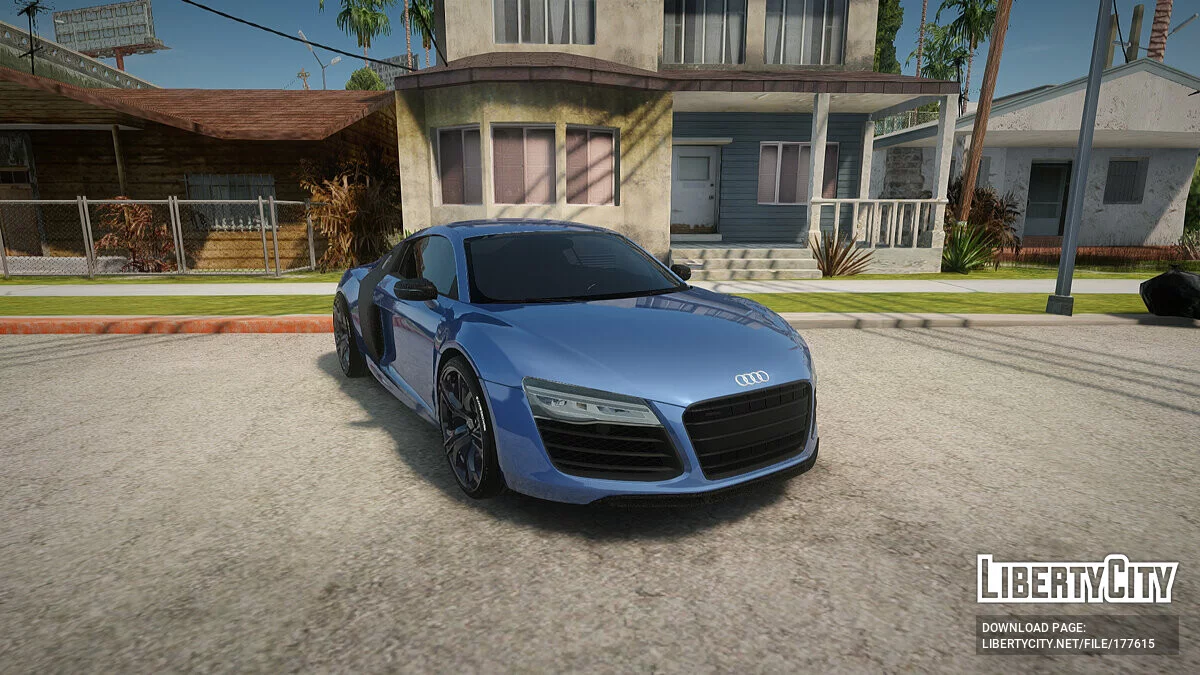The height and width of the screenshot is (675, 1200).
Task: Click the LibertyCity logo watermark
Action: point(1077,579)
